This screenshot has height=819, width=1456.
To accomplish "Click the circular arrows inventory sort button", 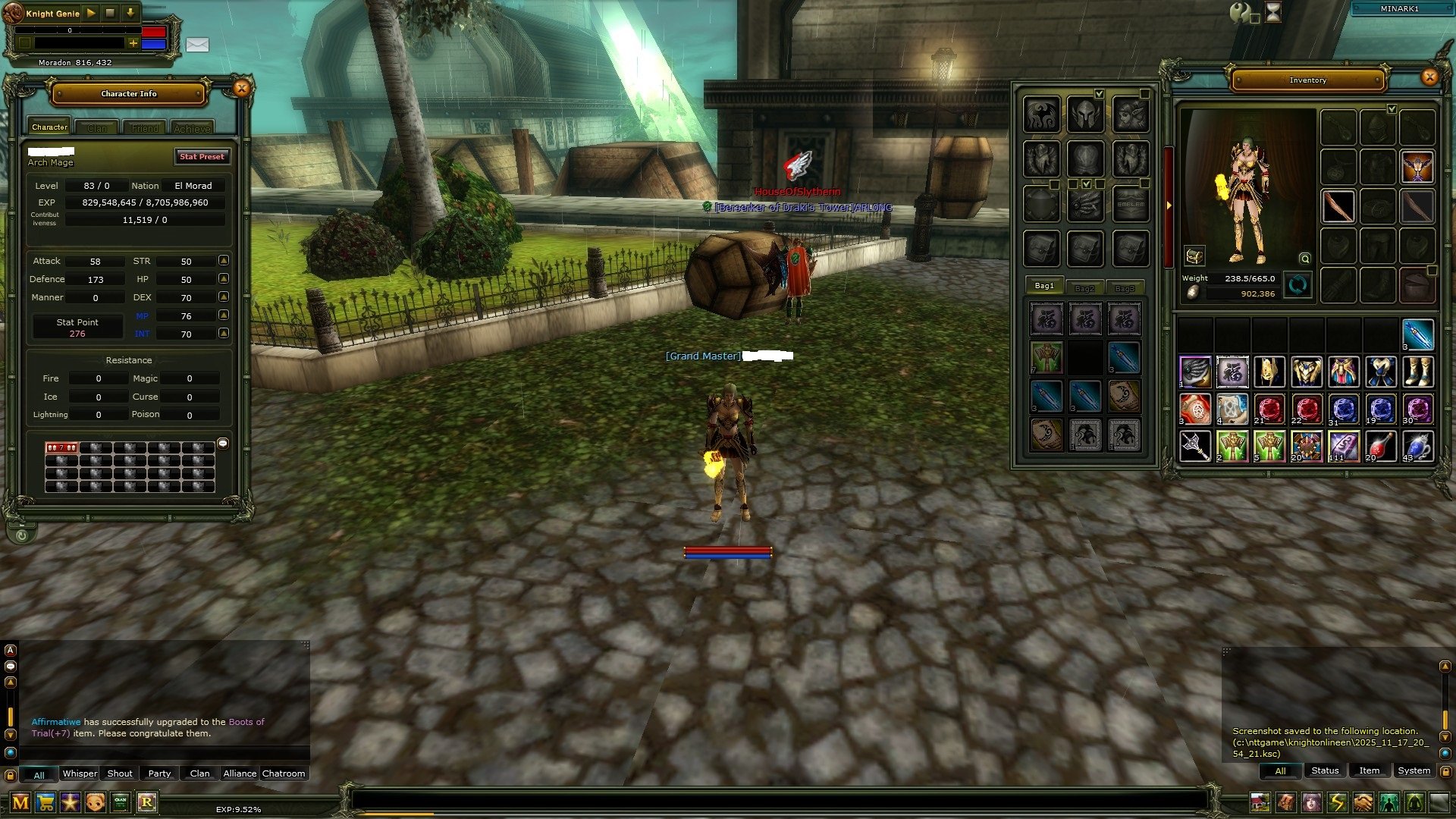I will tap(1298, 285).
